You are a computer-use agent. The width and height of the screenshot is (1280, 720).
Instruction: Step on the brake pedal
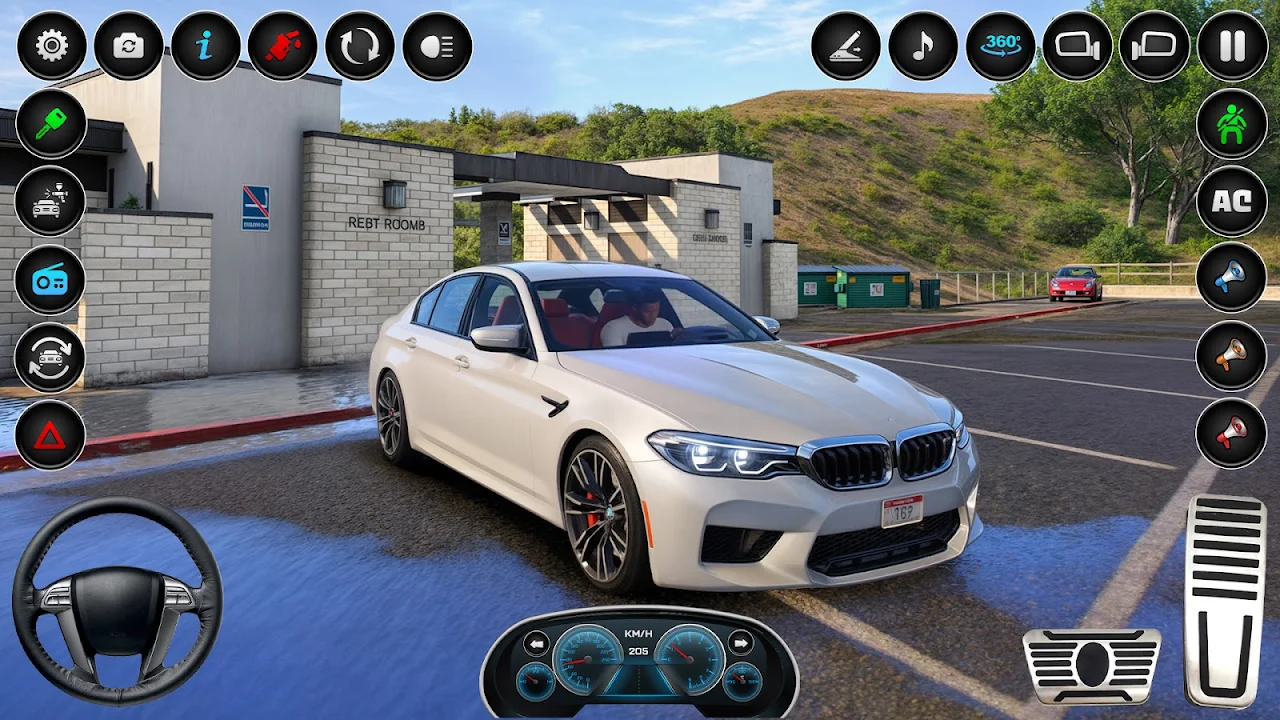pyautogui.click(x=1091, y=665)
